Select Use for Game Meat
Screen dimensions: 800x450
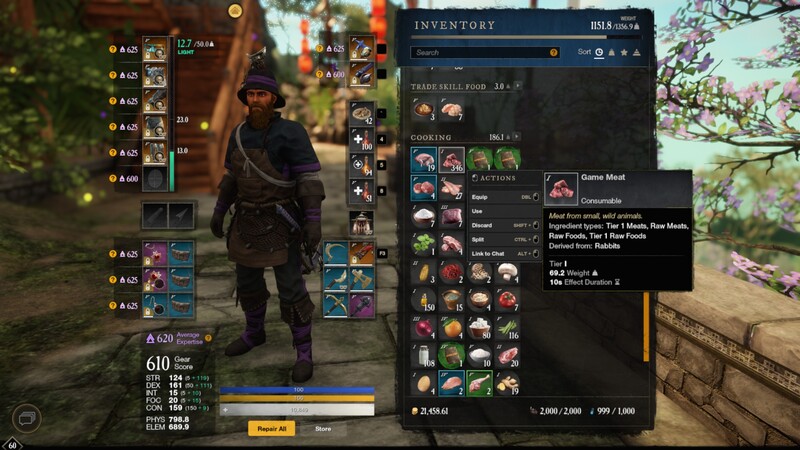coord(478,211)
